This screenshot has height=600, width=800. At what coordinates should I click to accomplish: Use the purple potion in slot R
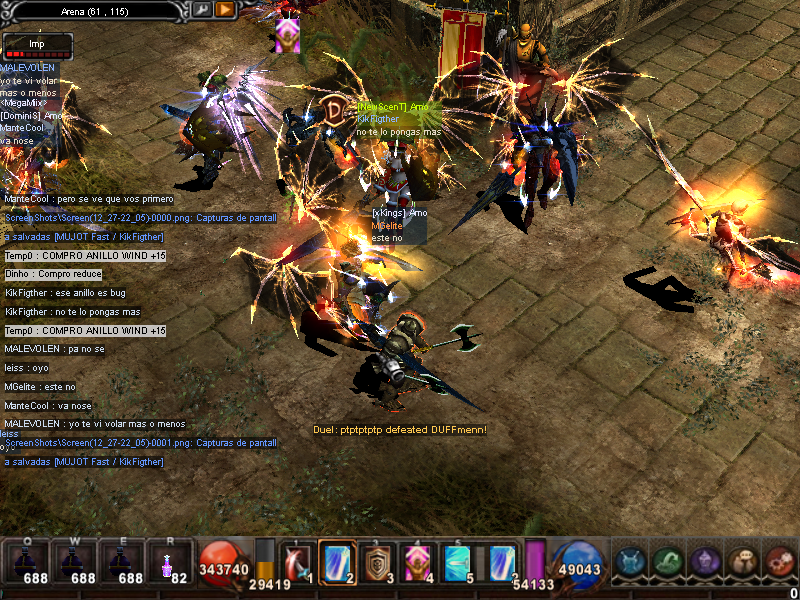point(168,563)
